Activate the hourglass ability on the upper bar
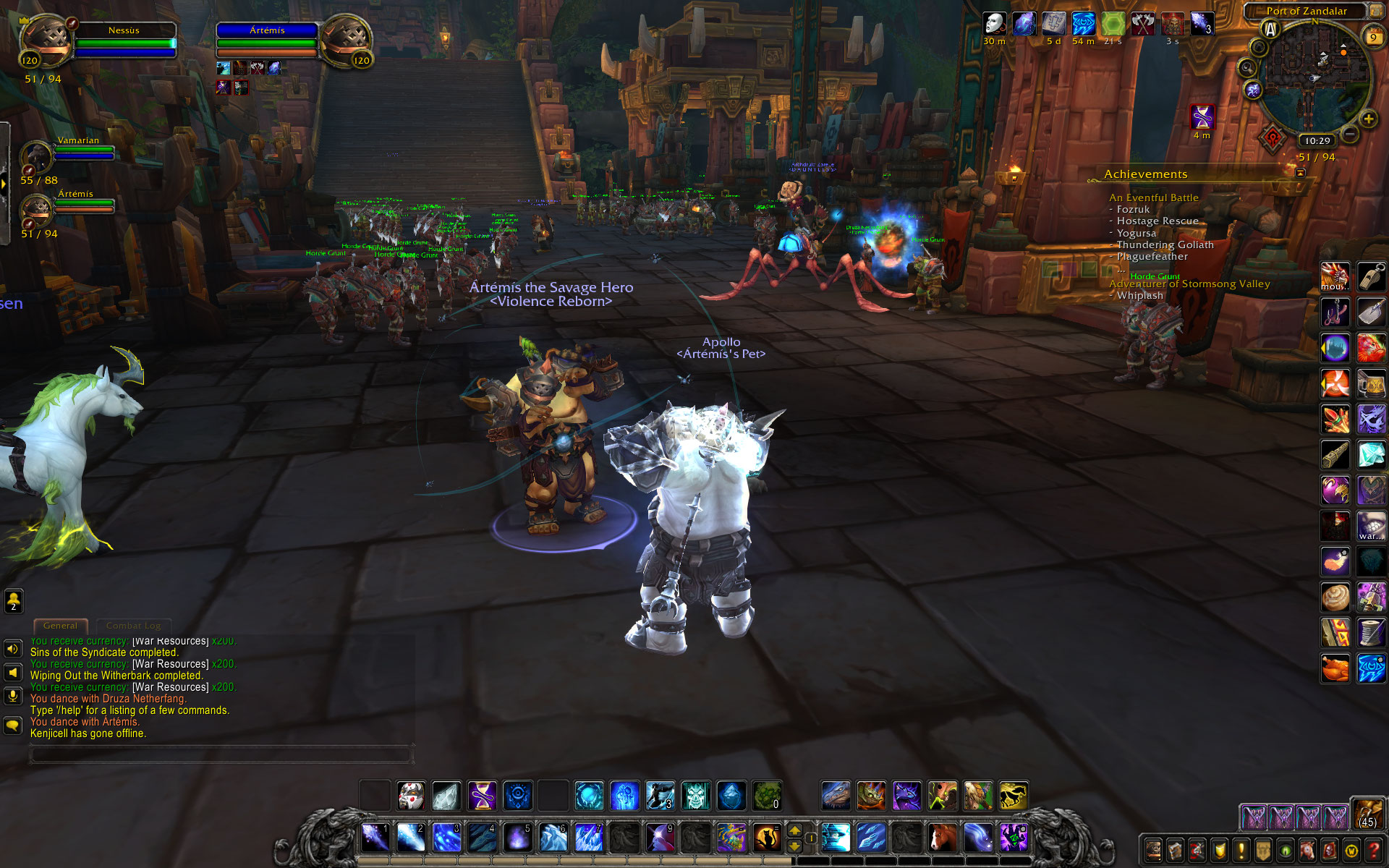Screen dimensions: 1389x868 coord(482,796)
